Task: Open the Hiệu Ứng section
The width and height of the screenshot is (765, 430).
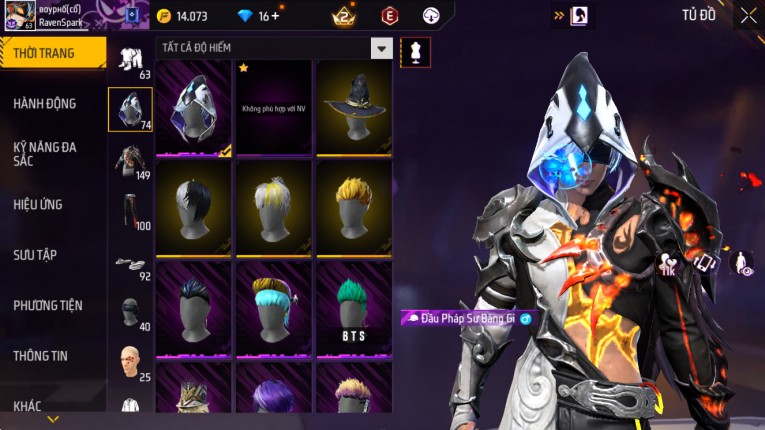Action: pos(38,205)
